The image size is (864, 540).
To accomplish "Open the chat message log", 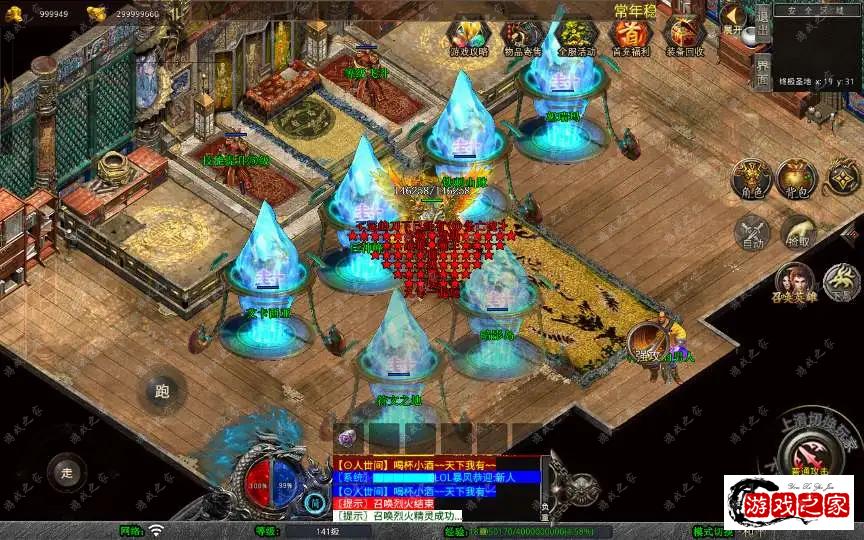I will (436, 489).
